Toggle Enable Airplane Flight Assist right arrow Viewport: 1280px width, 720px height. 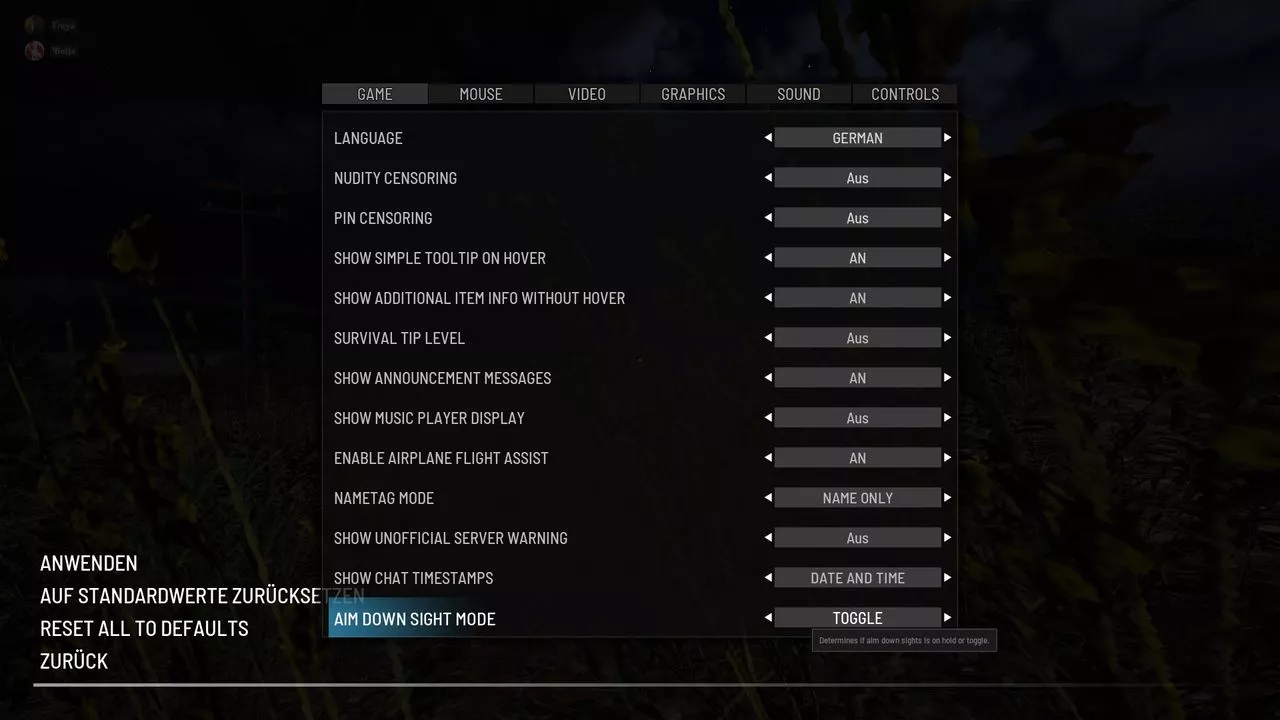coord(947,458)
